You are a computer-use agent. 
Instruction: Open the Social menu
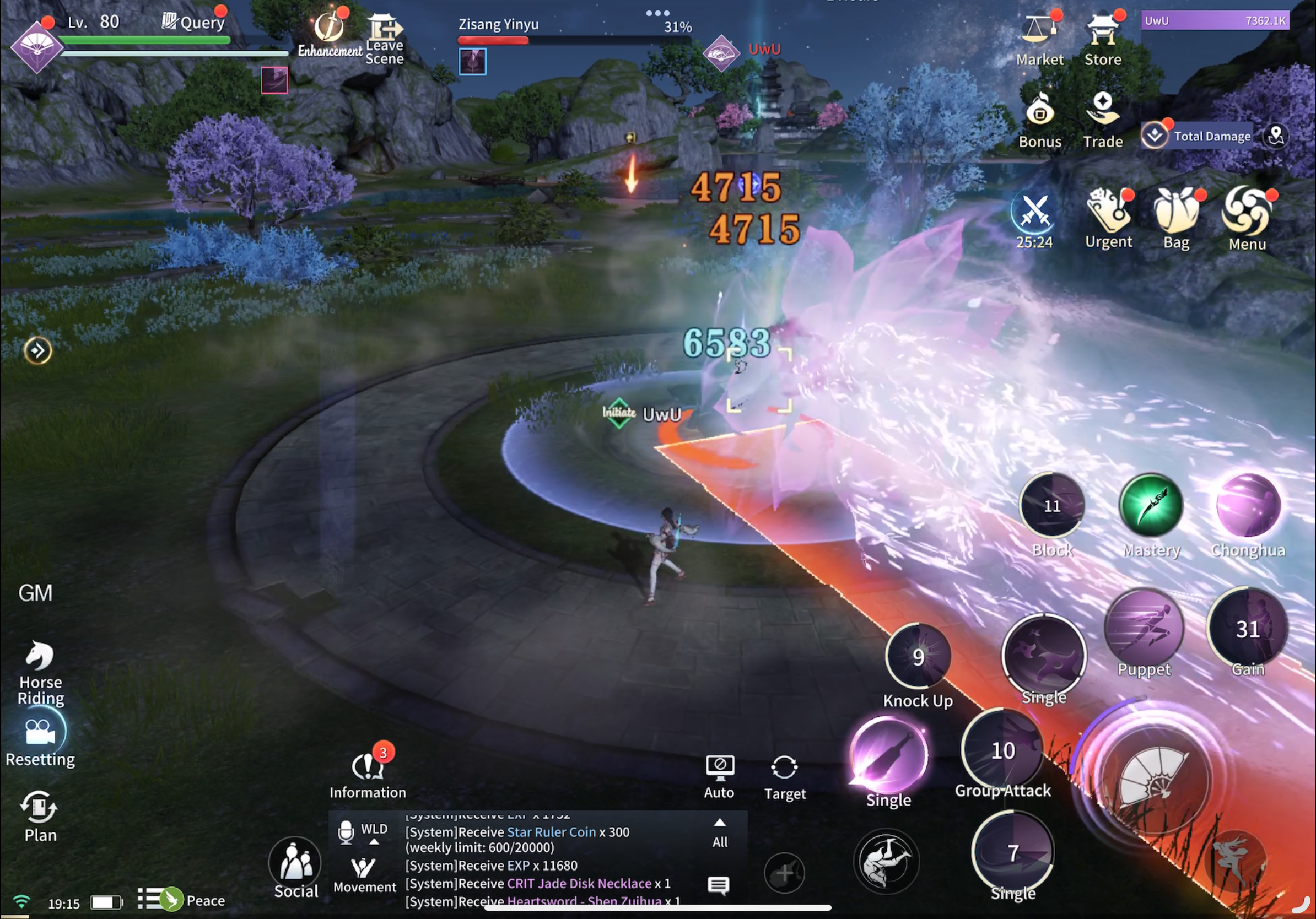click(296, 862)
